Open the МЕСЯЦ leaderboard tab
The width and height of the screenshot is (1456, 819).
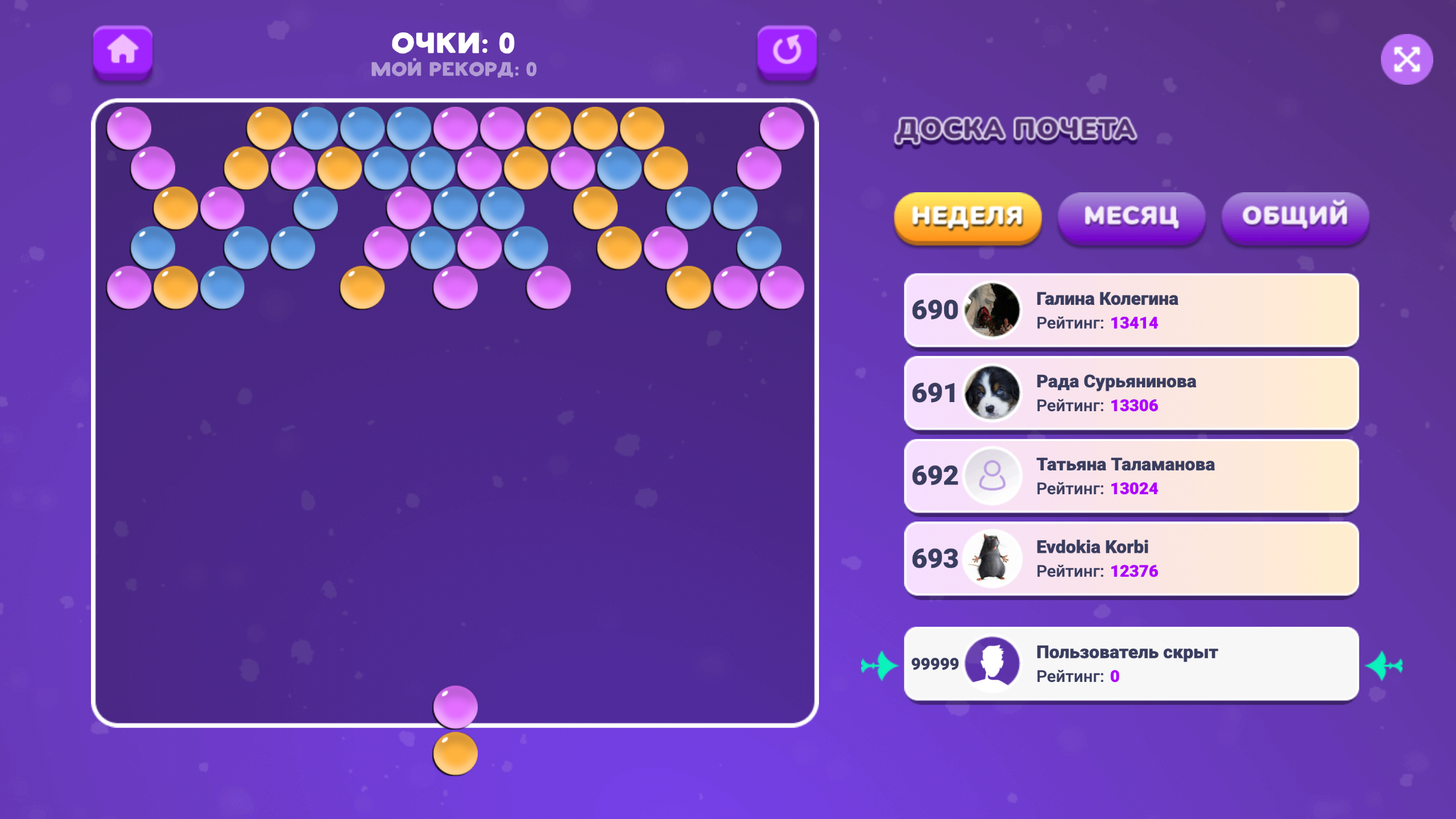[1131, 216]
